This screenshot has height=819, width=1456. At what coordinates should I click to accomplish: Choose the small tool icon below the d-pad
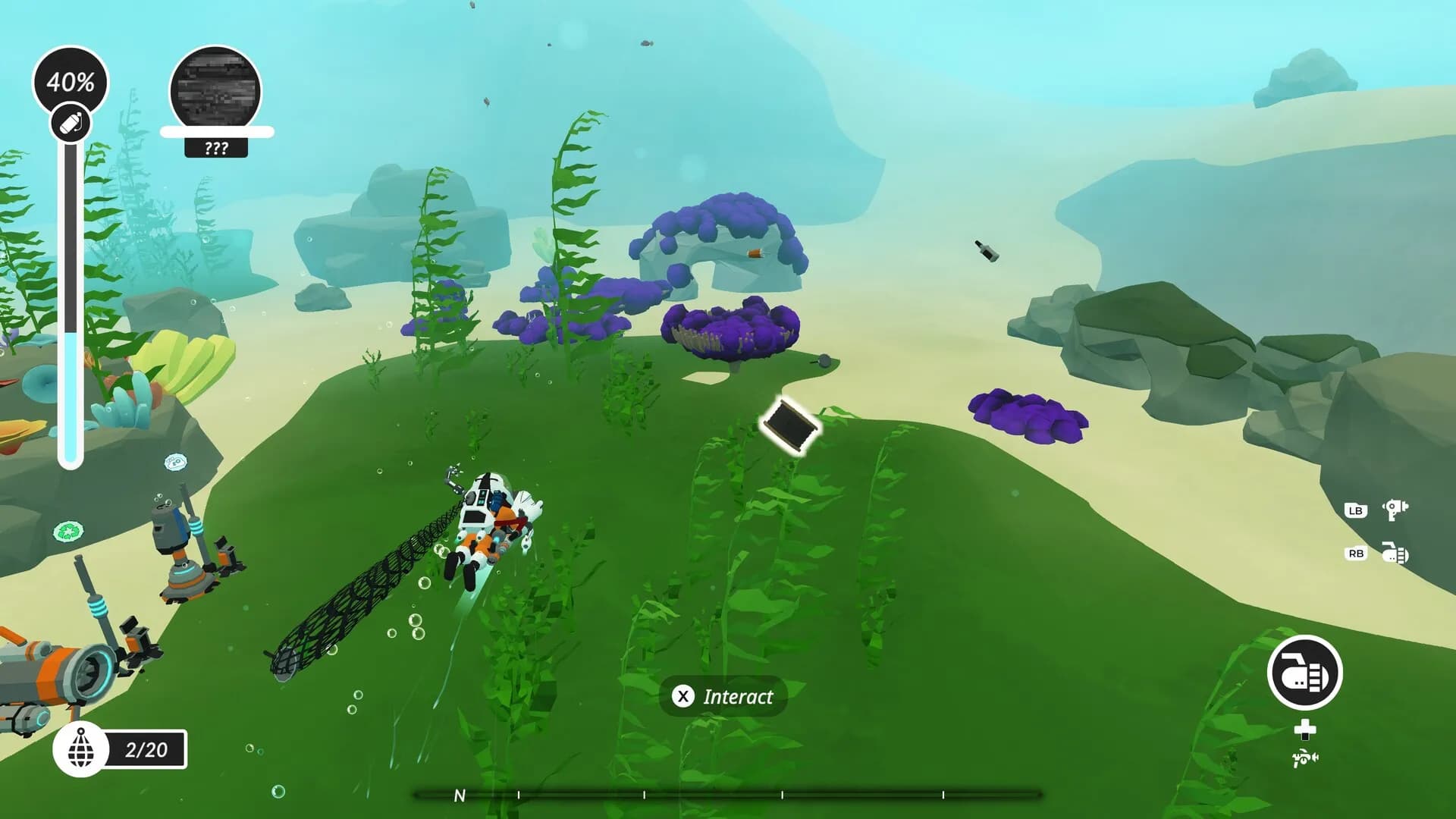[1304, 757]
